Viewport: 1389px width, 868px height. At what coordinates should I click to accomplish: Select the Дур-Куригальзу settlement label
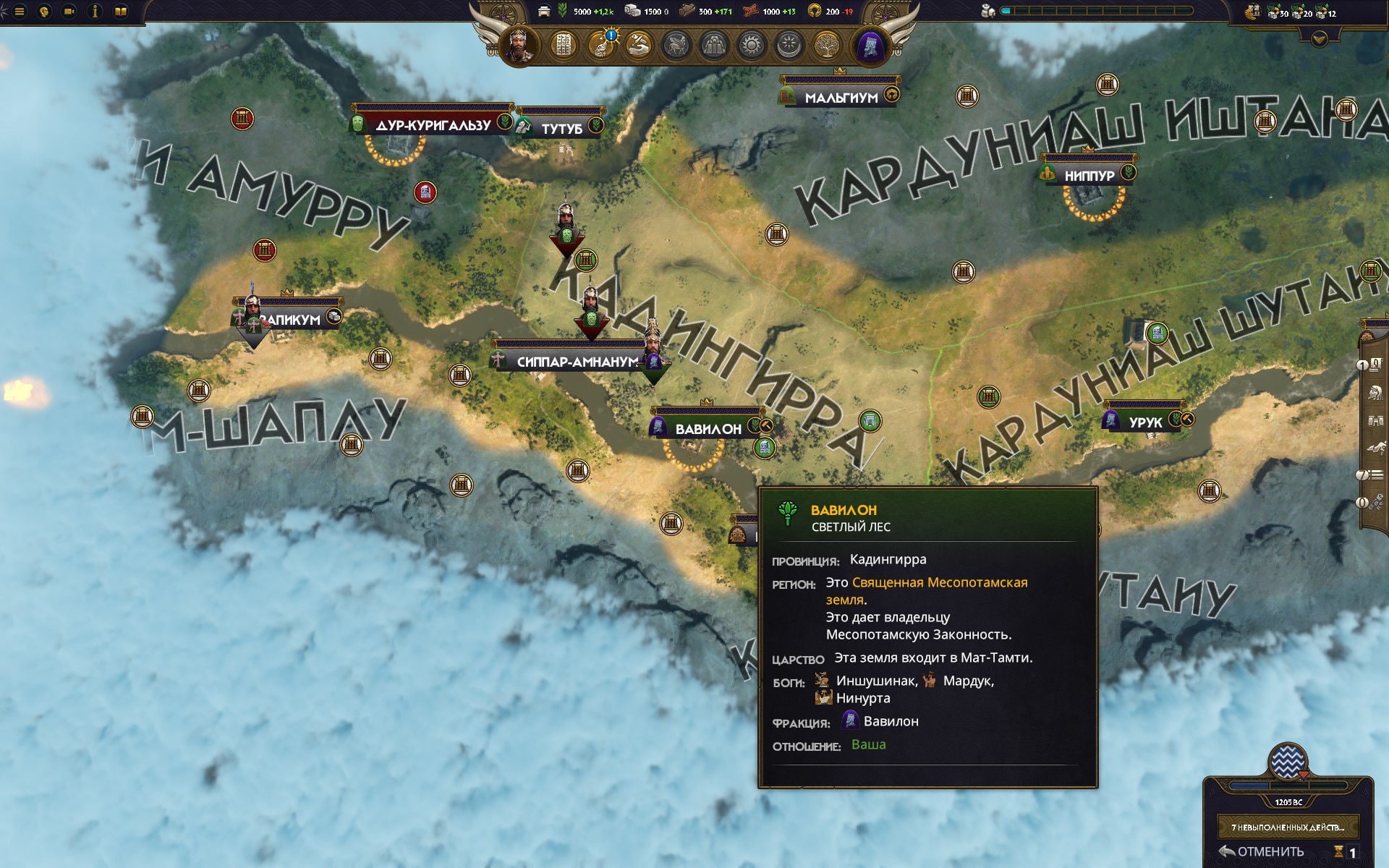pyautogui.click(x=433, y=125)
